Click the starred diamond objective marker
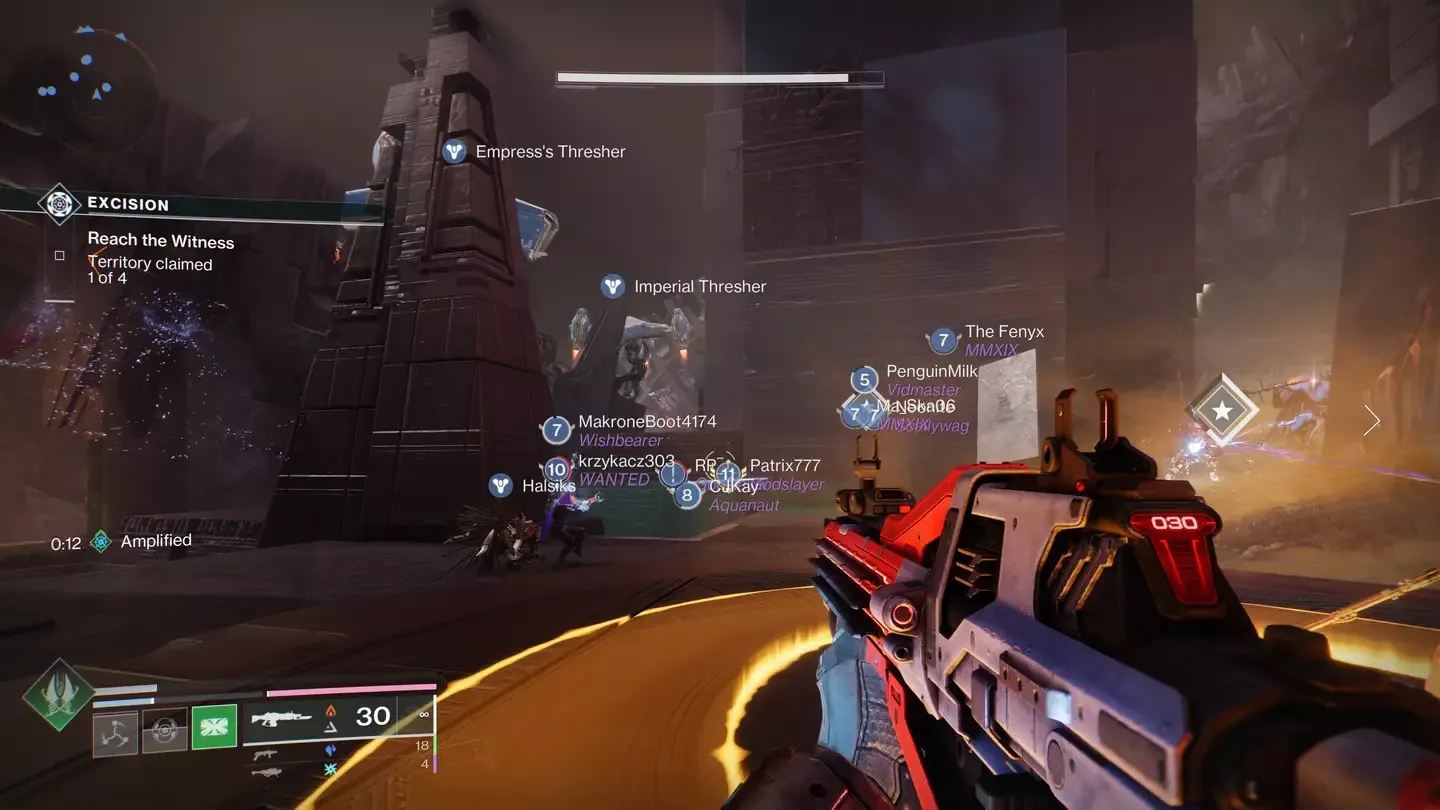This screenshot has width=1440, height=810. click(1221, 408)
